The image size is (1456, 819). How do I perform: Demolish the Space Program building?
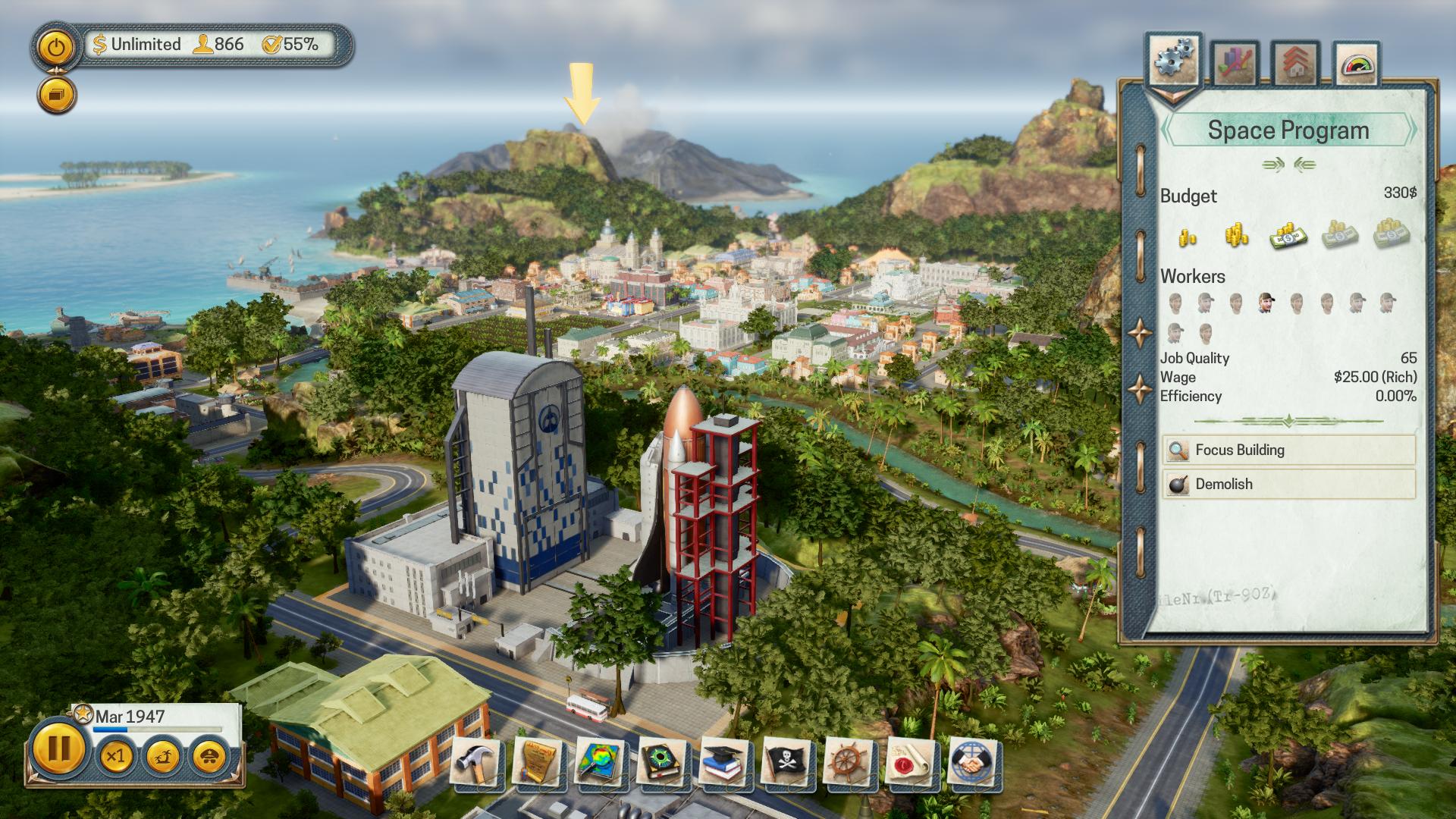1288,484
